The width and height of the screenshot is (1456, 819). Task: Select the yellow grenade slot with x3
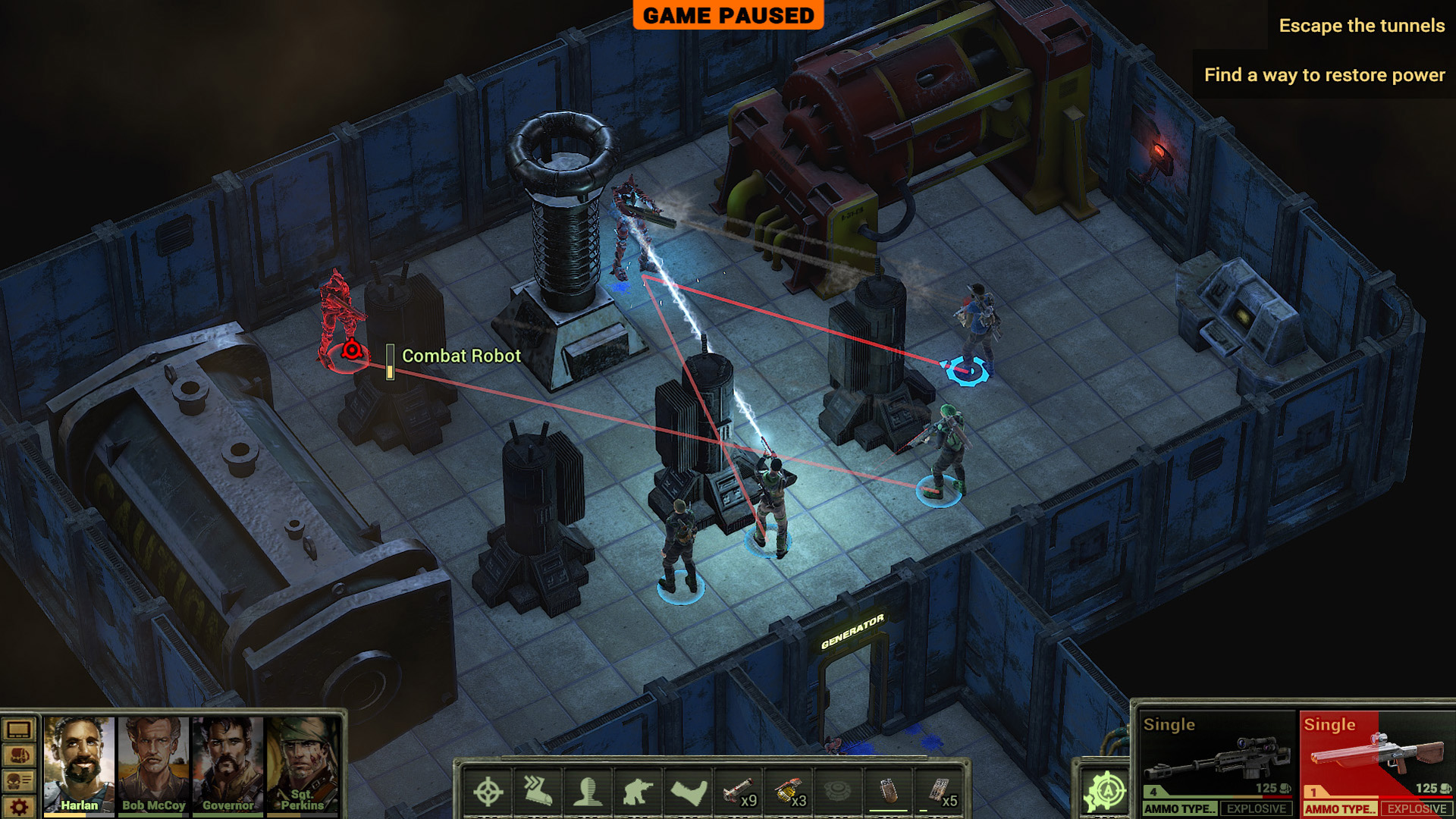tap(789, 792)
